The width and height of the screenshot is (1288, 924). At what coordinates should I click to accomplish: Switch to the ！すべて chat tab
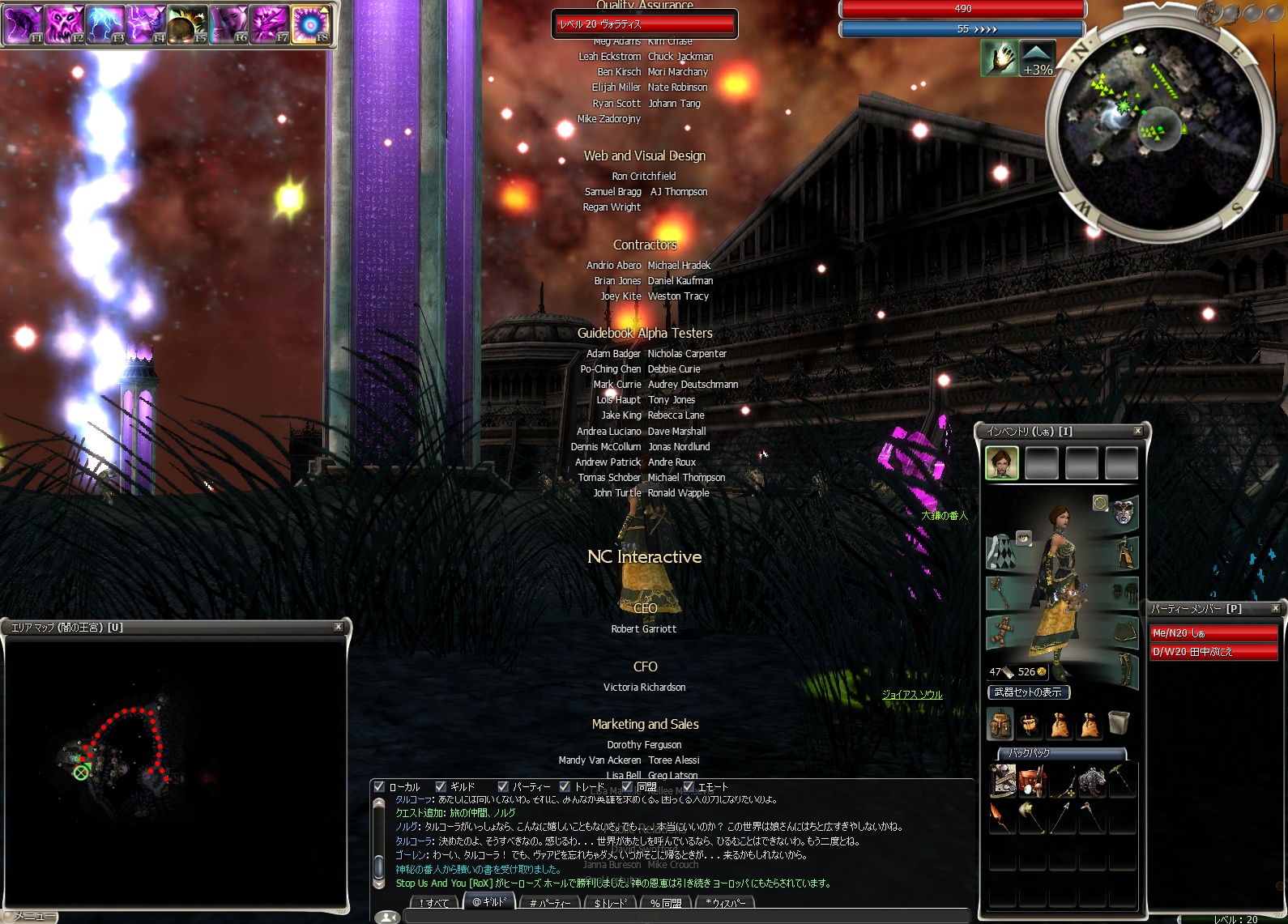pos(434,903)
